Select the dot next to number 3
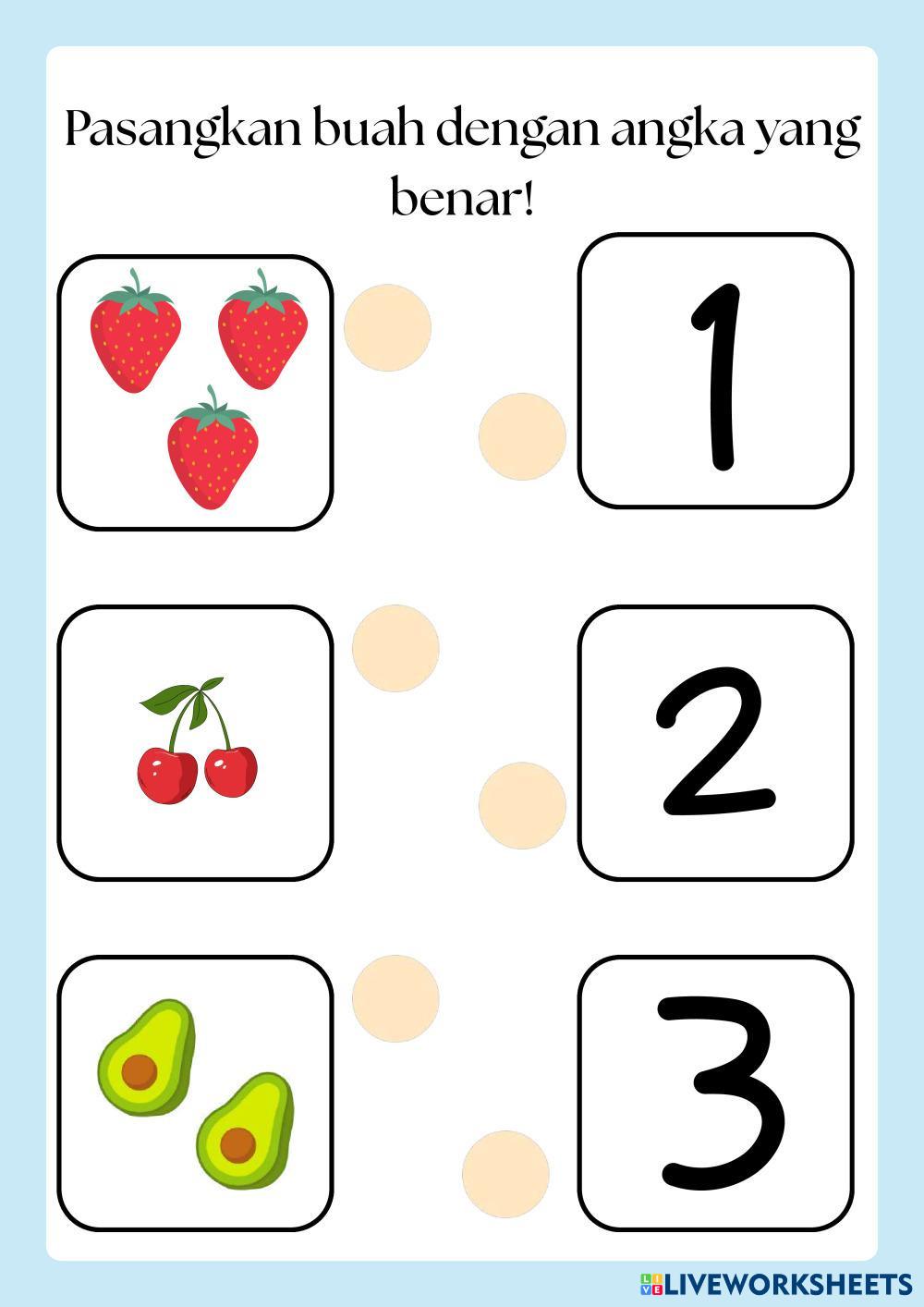Image resolution: width=924 pixels, height=1307 pixels. [x=505, y=1173]
